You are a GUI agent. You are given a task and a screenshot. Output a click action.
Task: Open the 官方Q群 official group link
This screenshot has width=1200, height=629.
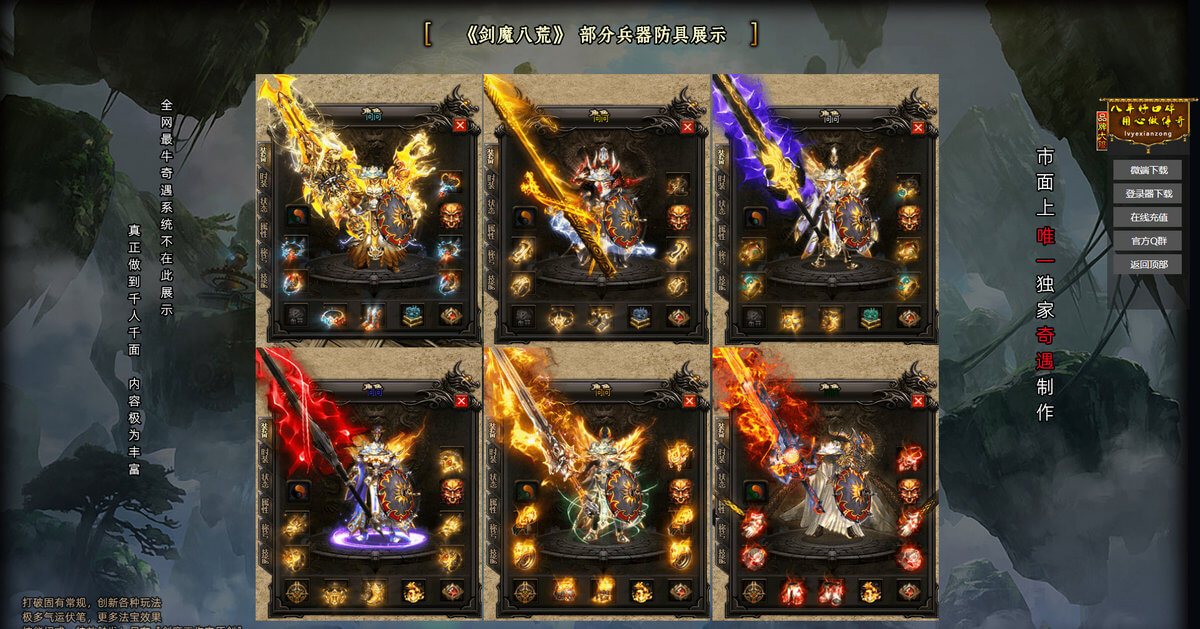tap(1147, 241)
